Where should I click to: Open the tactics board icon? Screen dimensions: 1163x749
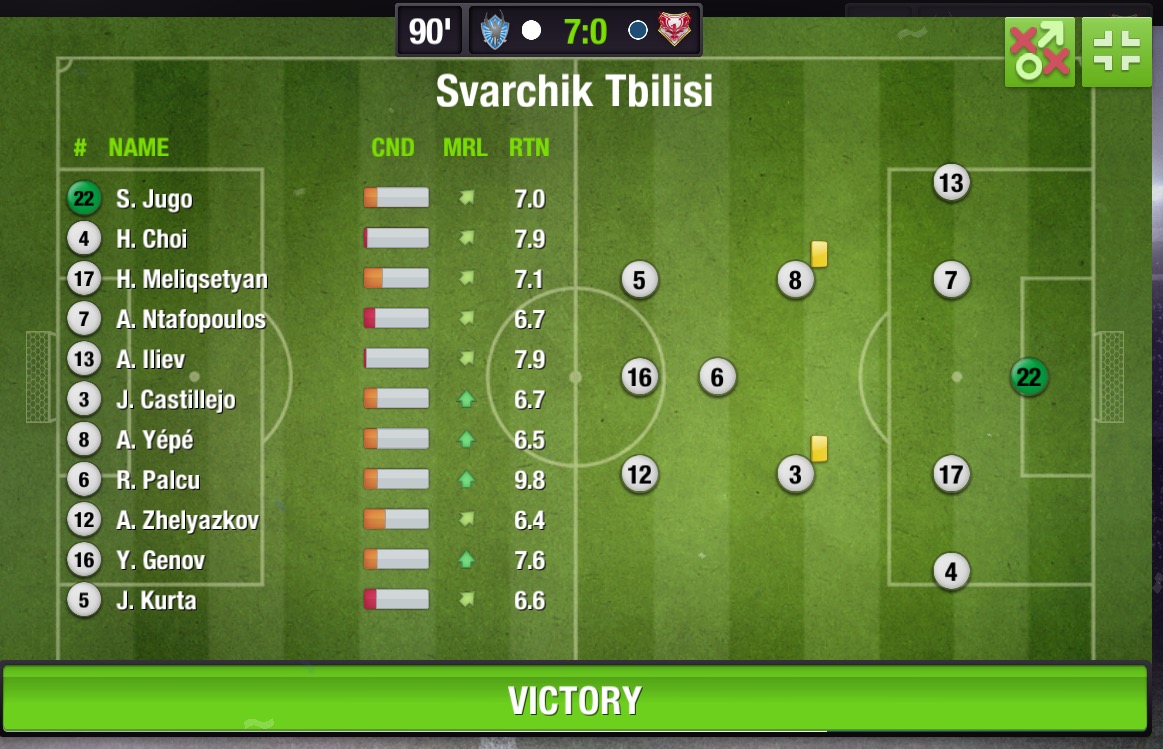click(1040, 52)
